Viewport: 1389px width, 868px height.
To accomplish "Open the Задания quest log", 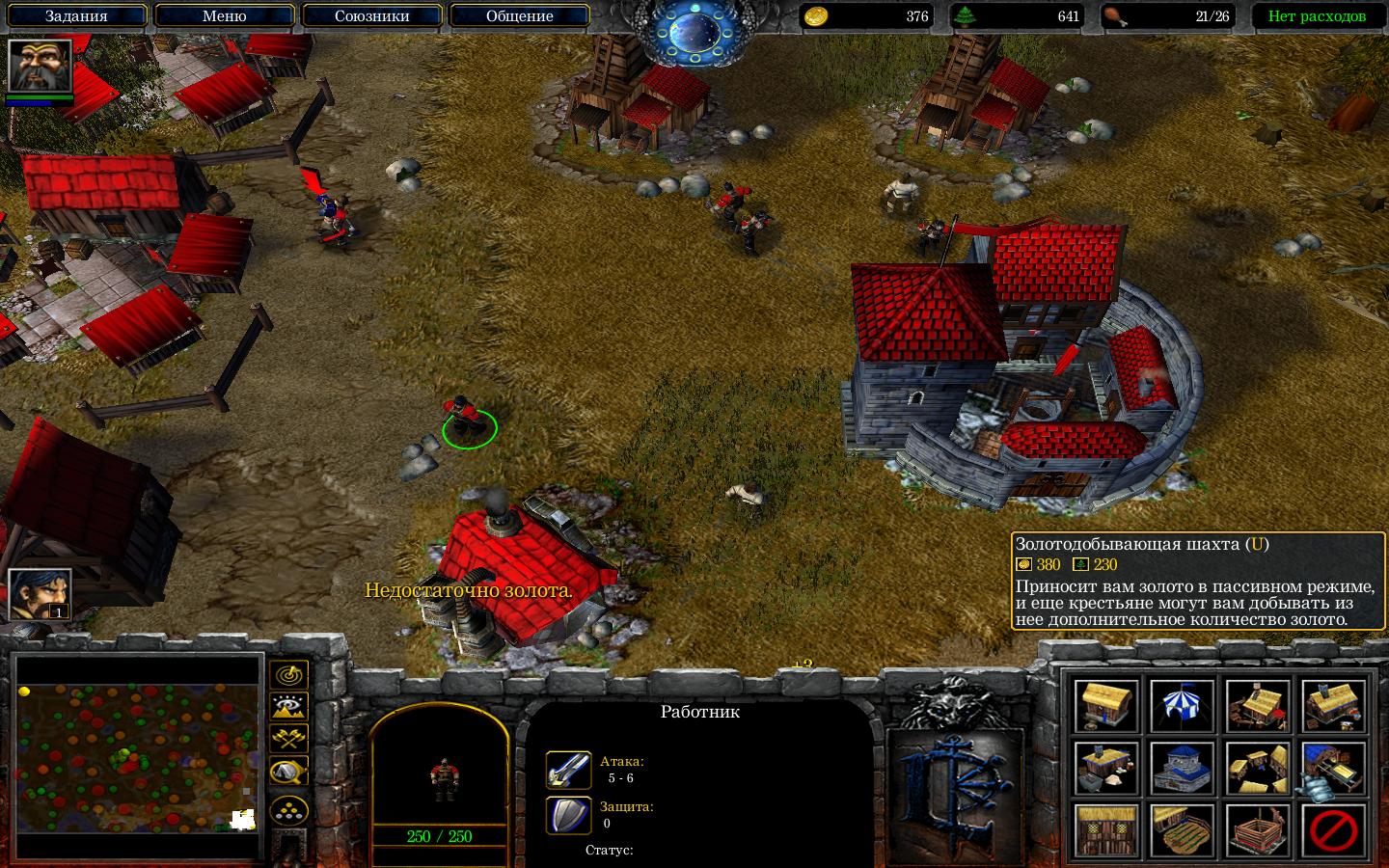I will click(x=76, y=16).
